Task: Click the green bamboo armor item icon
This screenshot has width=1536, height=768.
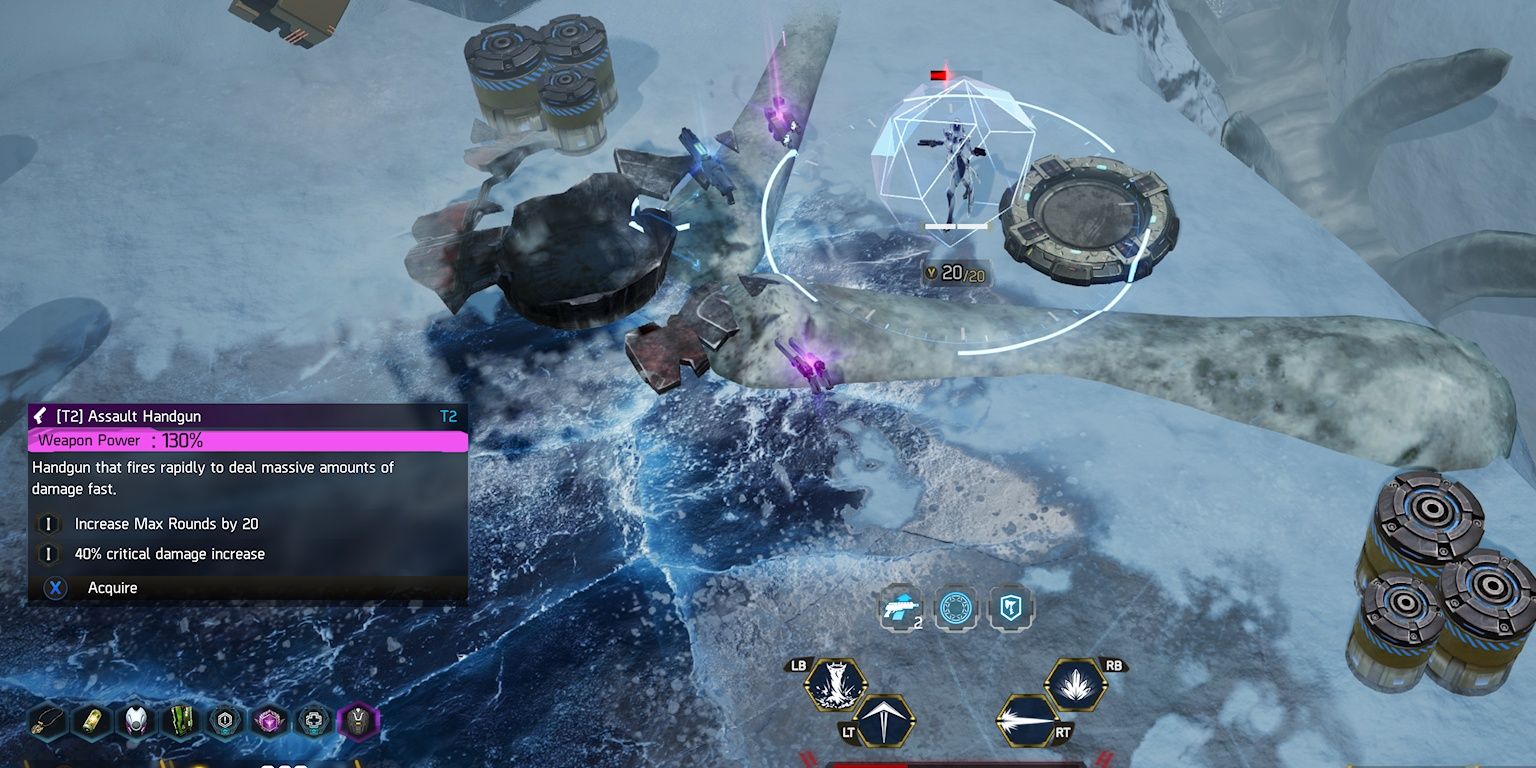Action: [x=180, y=722]
